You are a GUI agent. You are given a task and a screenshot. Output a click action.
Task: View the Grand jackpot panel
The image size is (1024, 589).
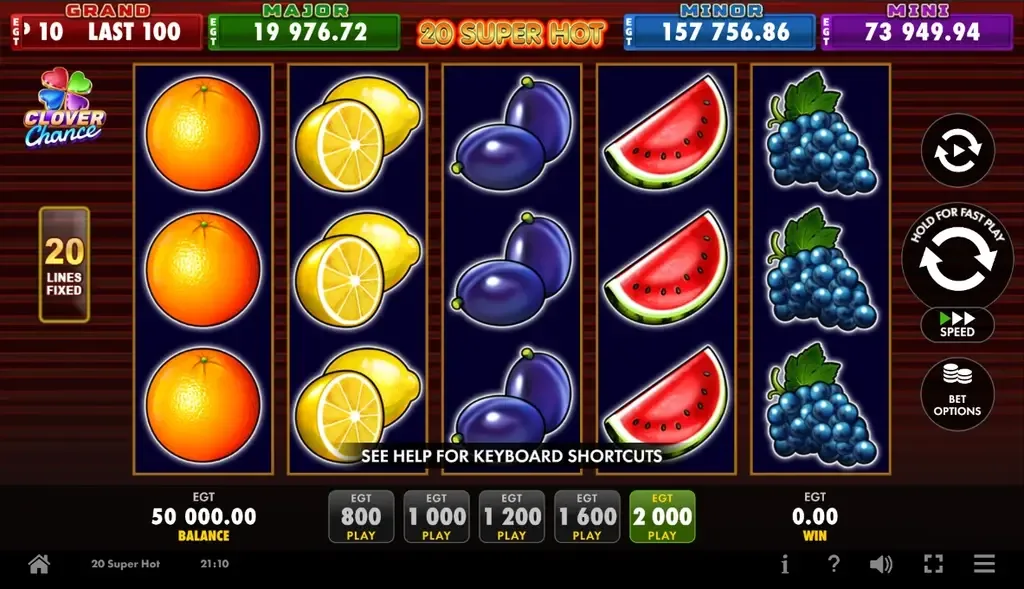106,30
